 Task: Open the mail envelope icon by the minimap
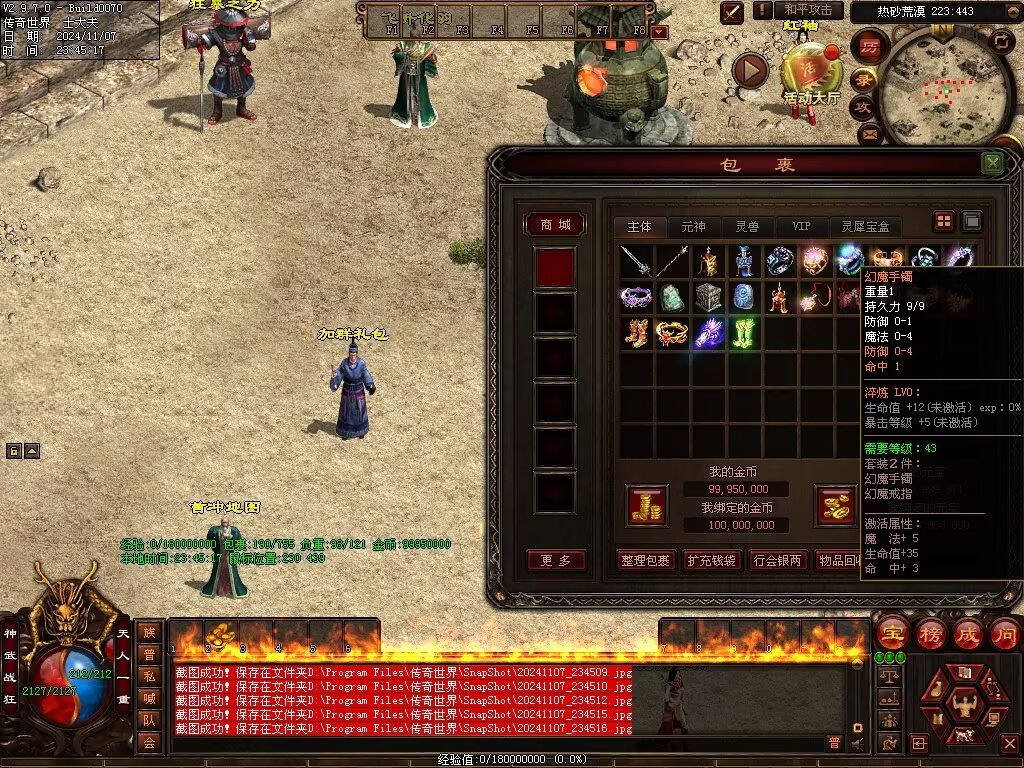tap(868, 133)
